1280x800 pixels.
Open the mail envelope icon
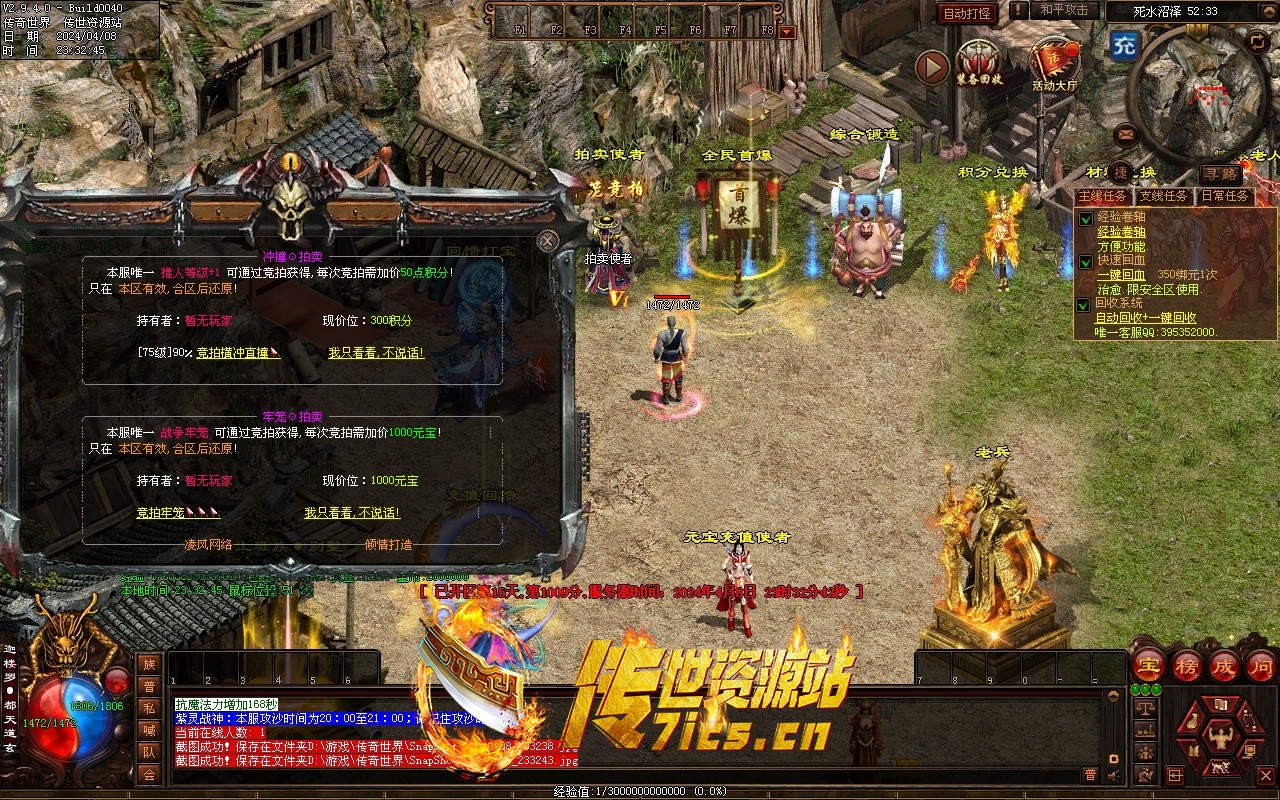pyautogui.click(x=1126, y=133)
